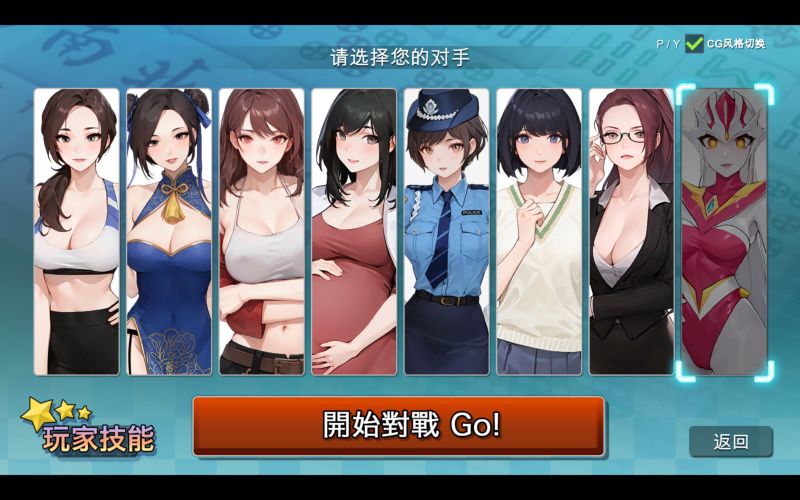Start the match with the Go! button
This screenshot has width=800, height=500.
pyautogui.click(x=398, y=425)
